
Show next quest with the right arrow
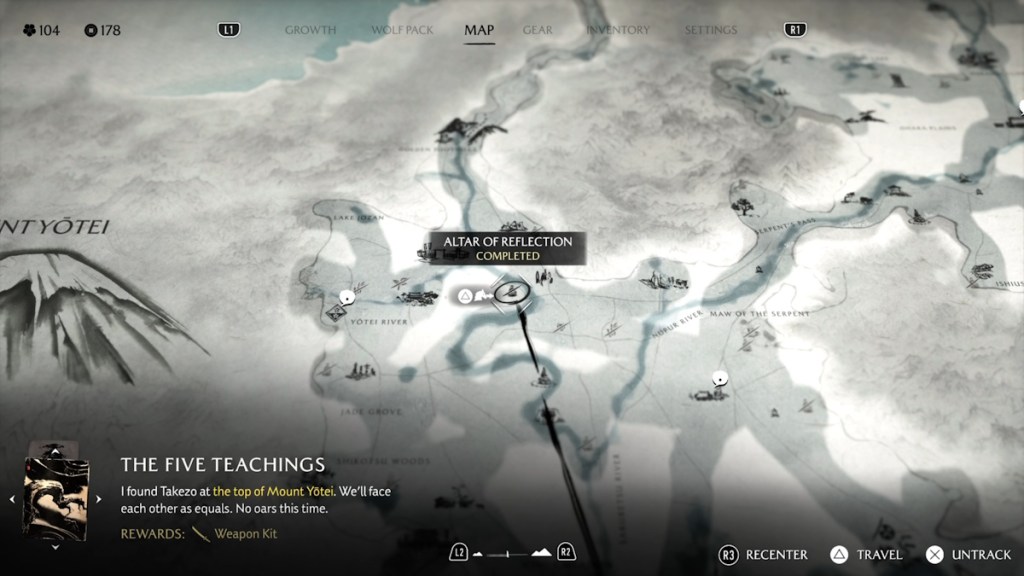(99, 498)
